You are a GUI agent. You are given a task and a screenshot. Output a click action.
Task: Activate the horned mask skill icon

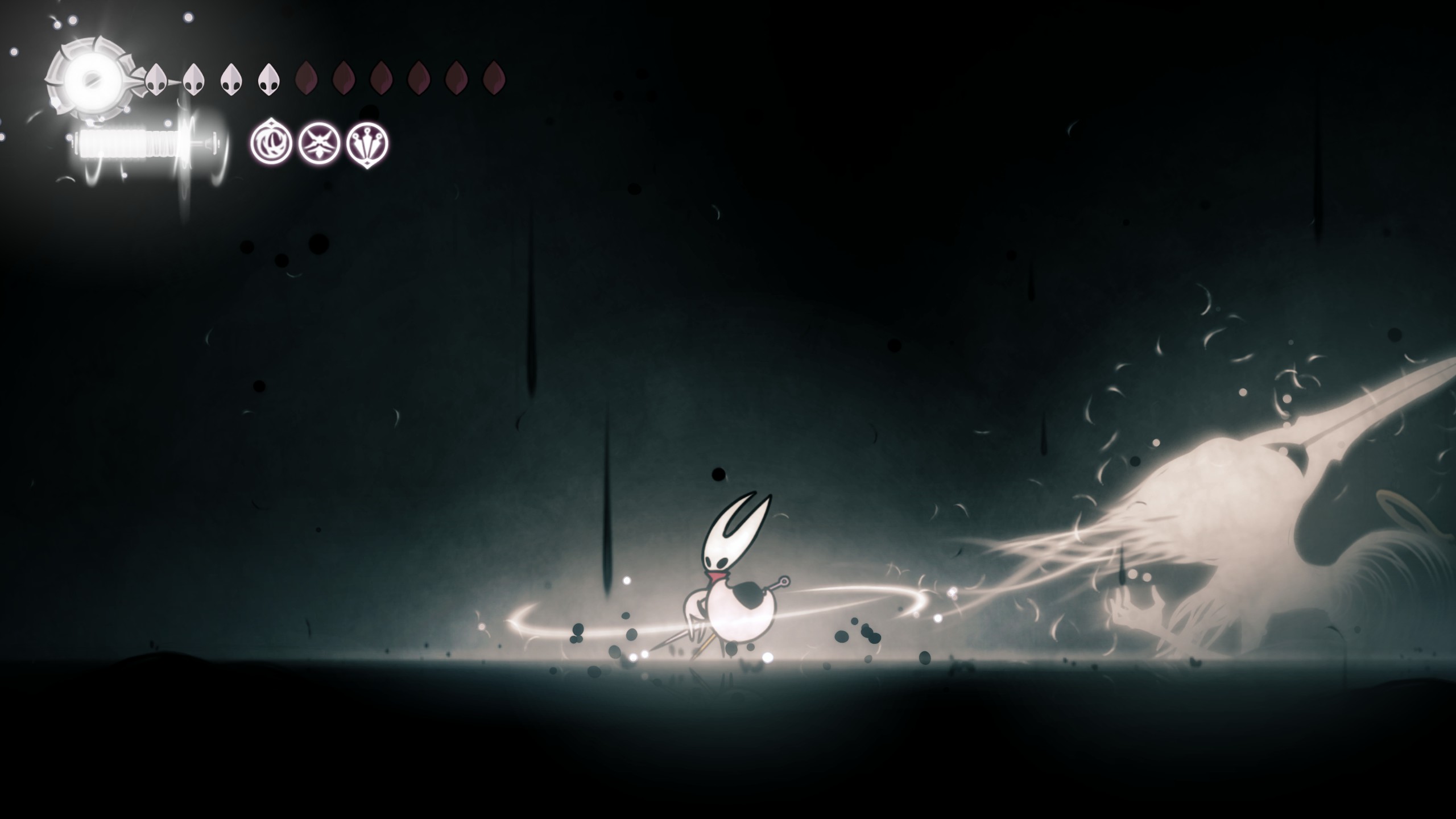click(320, 143)
